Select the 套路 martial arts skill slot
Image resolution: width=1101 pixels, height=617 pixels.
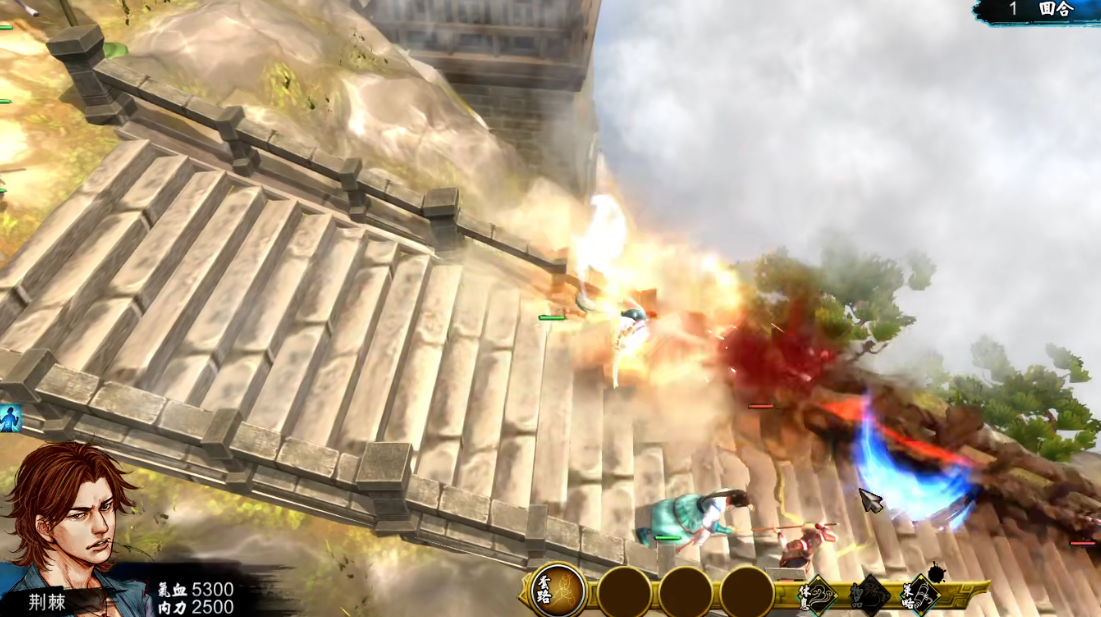(x=558, y=591)
